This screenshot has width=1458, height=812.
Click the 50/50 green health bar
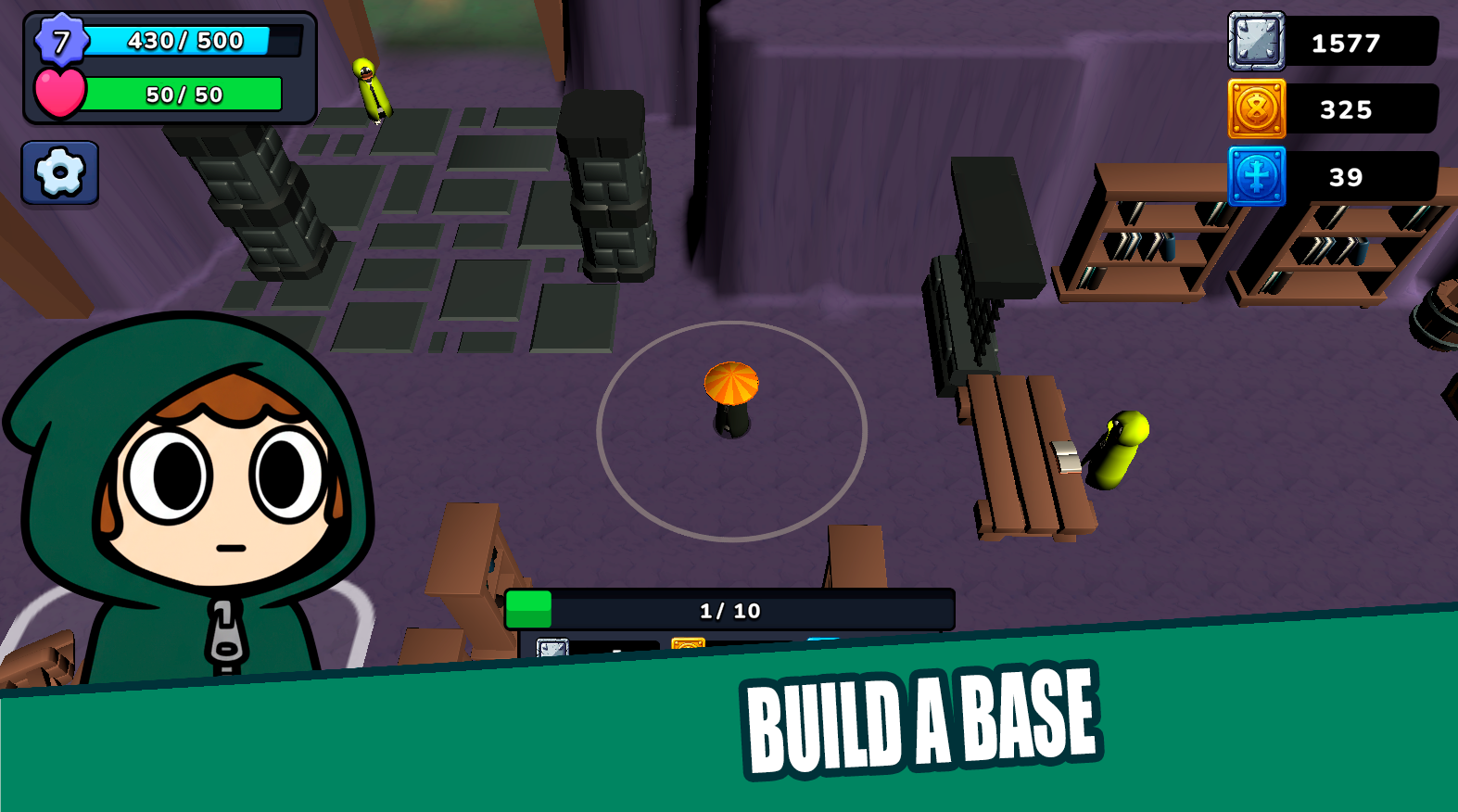click(x=185, y=94)
